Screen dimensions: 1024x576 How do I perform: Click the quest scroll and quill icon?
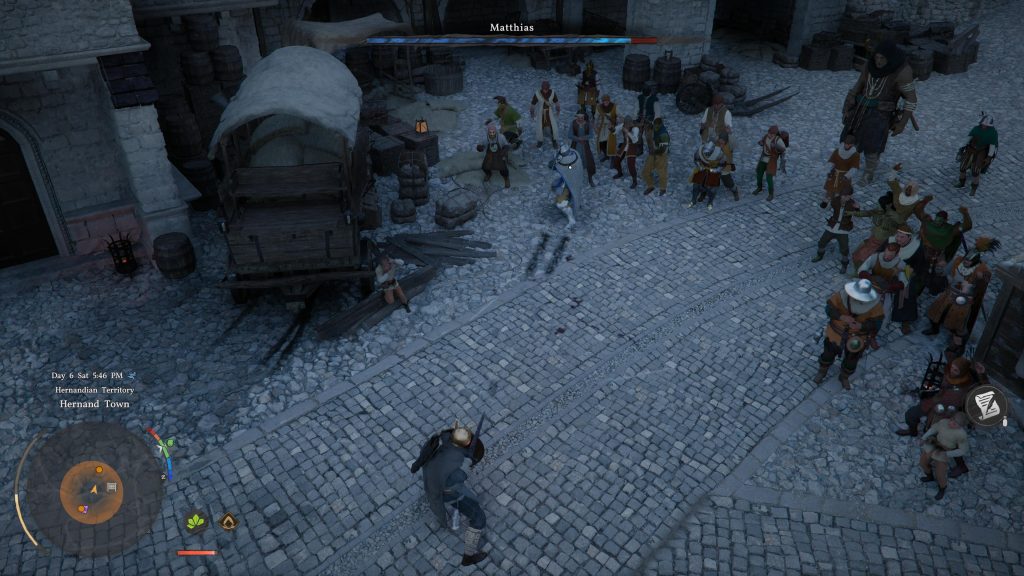986,405
